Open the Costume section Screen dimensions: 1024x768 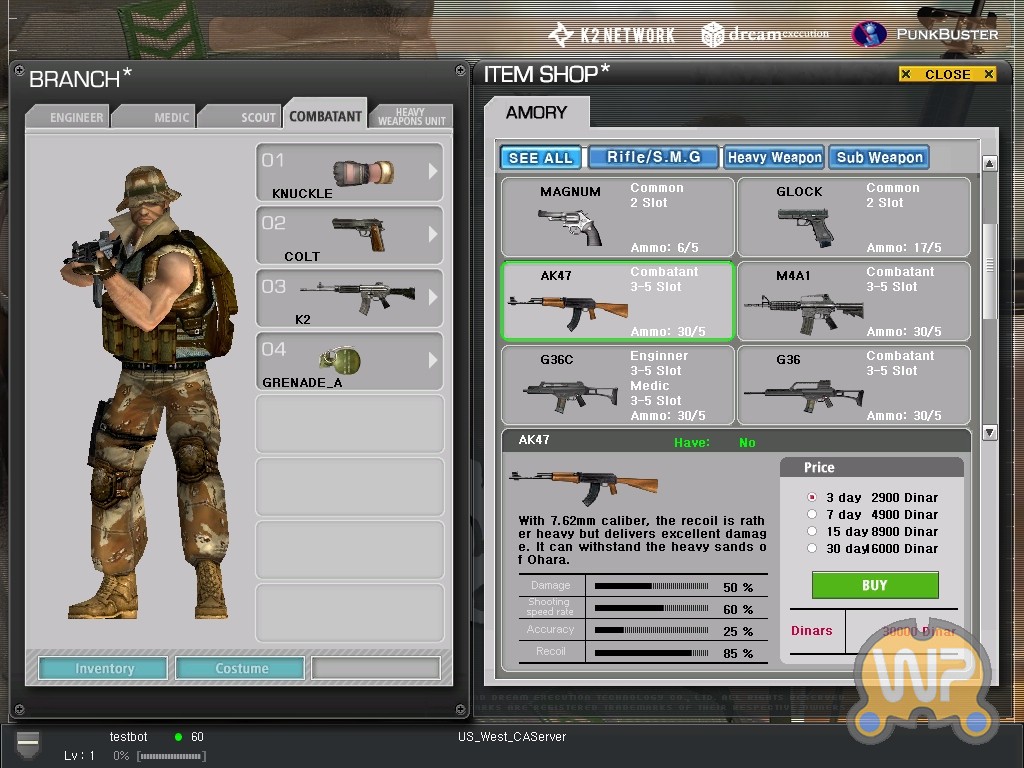241,668
